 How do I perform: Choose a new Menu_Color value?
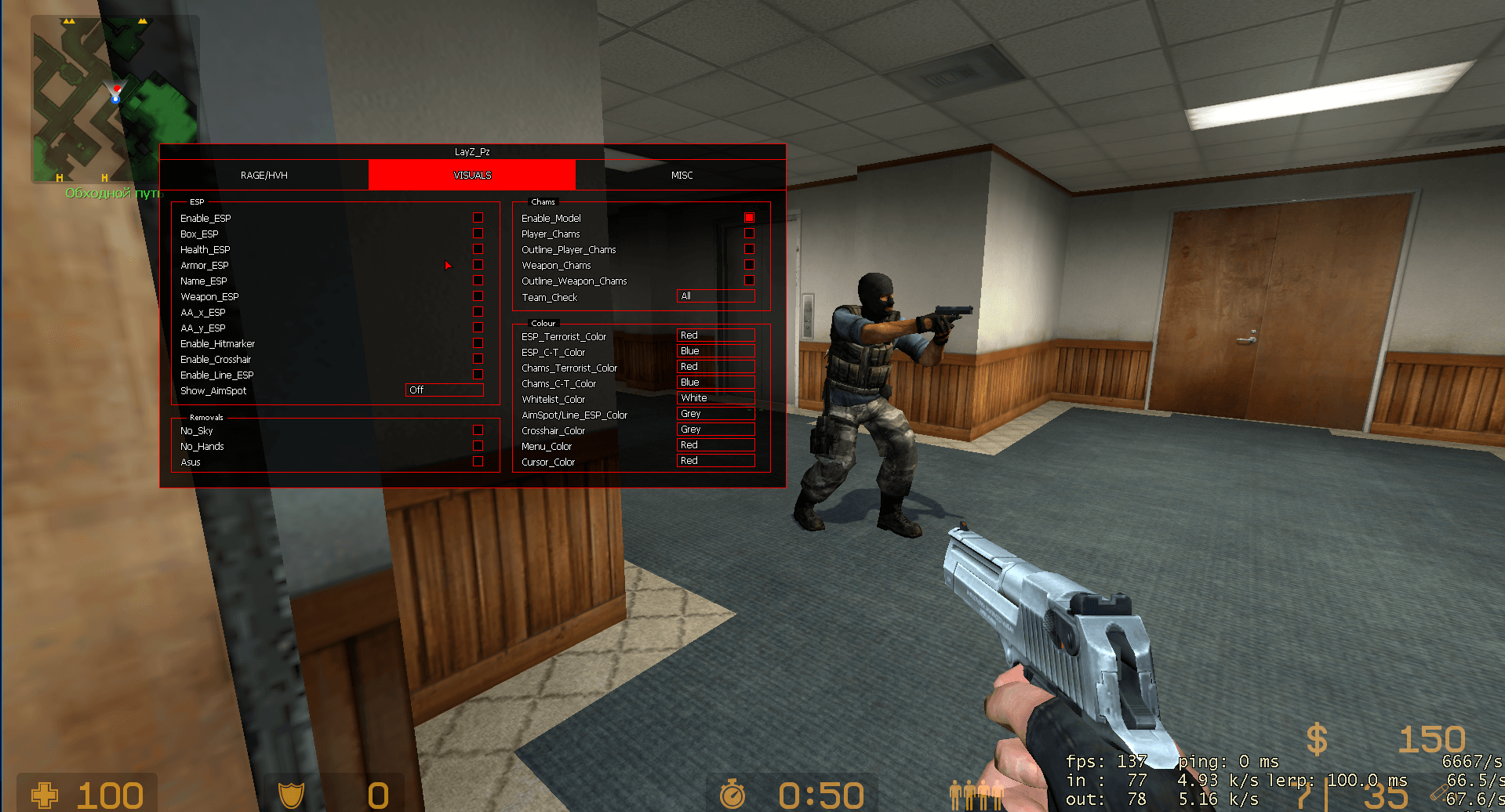(715, 445)
